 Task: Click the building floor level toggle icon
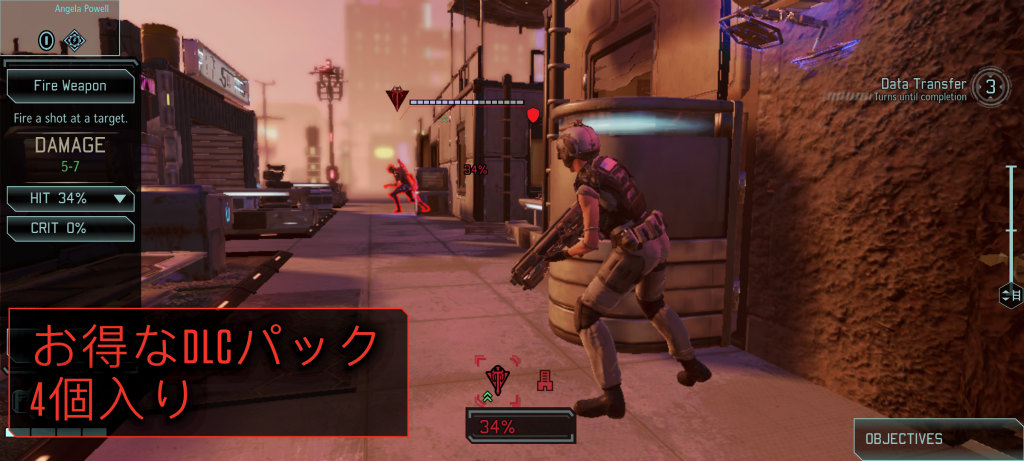pyautogui.click(x=1009, y=295)
